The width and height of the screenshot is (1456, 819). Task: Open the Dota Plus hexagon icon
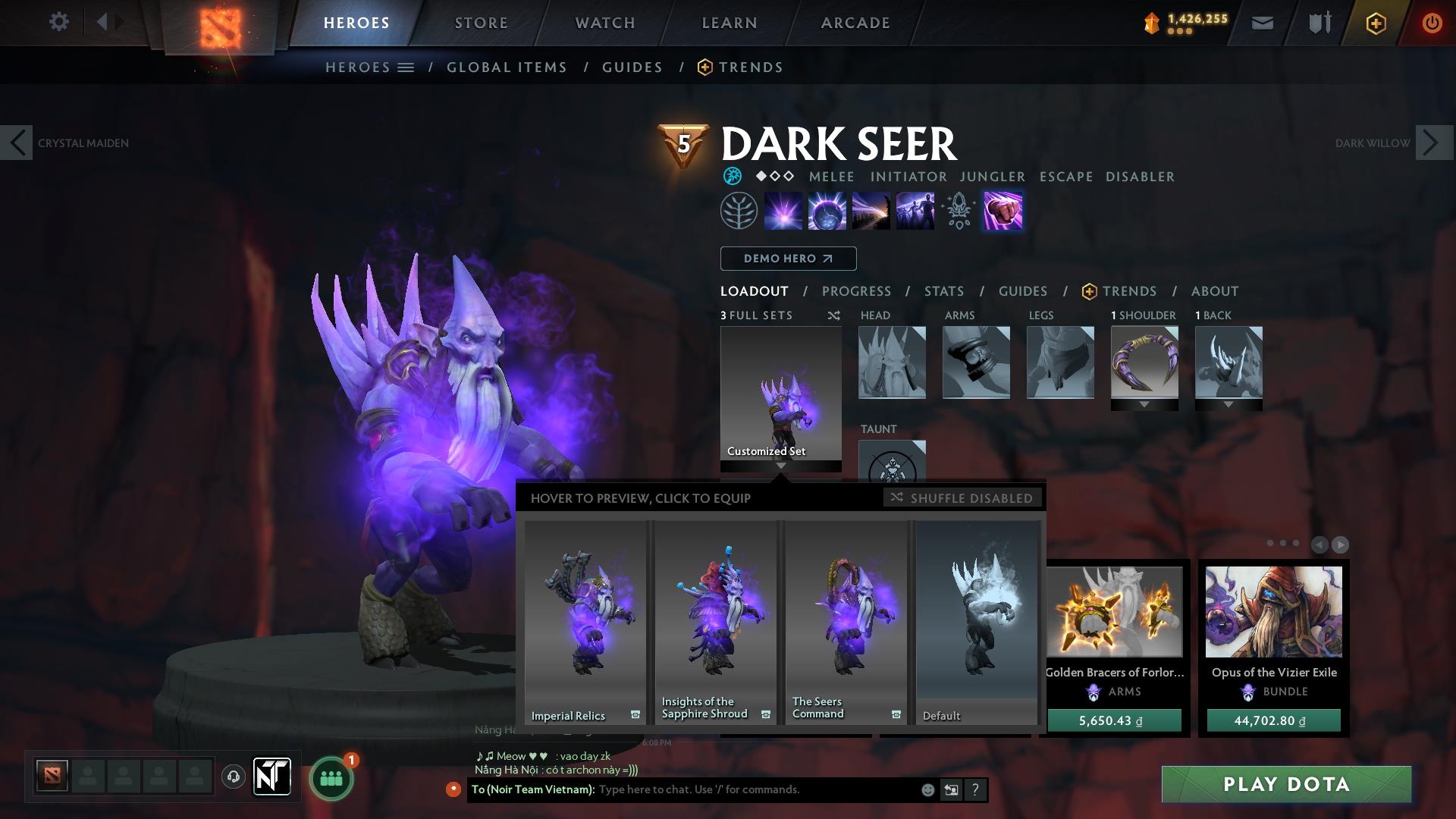click(x=1375, y=23)
